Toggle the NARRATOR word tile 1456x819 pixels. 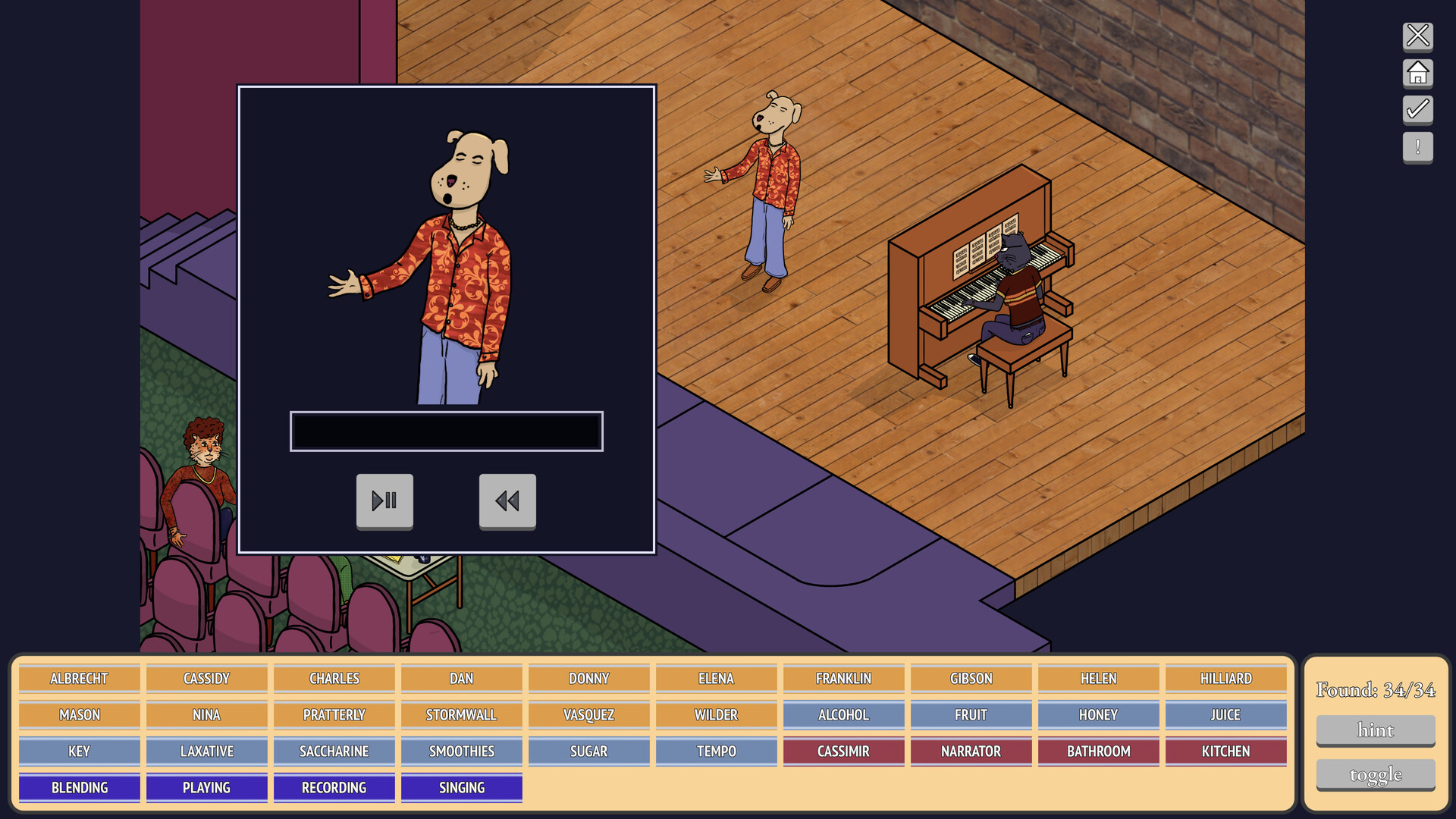971,751
